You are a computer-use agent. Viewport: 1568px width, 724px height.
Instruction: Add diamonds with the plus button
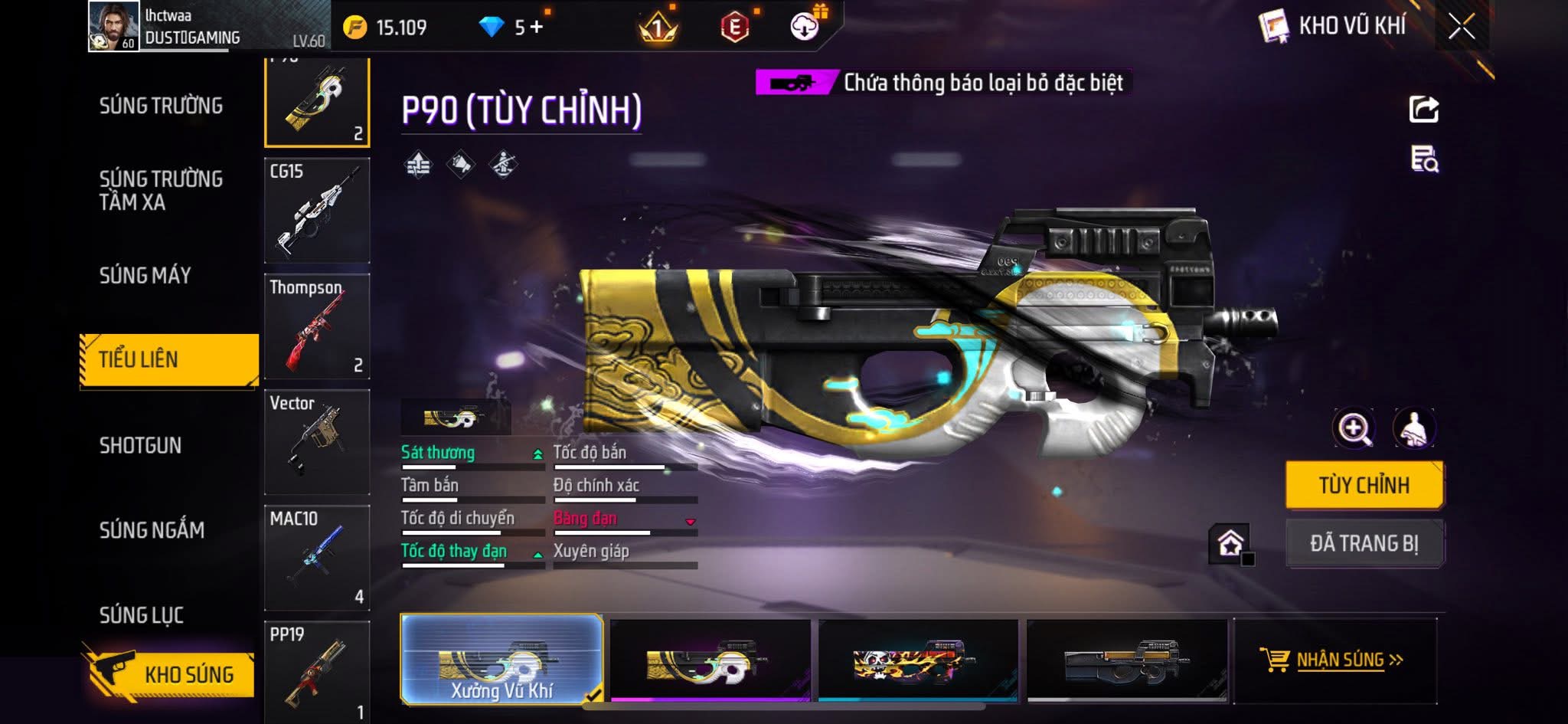[536, 28]
